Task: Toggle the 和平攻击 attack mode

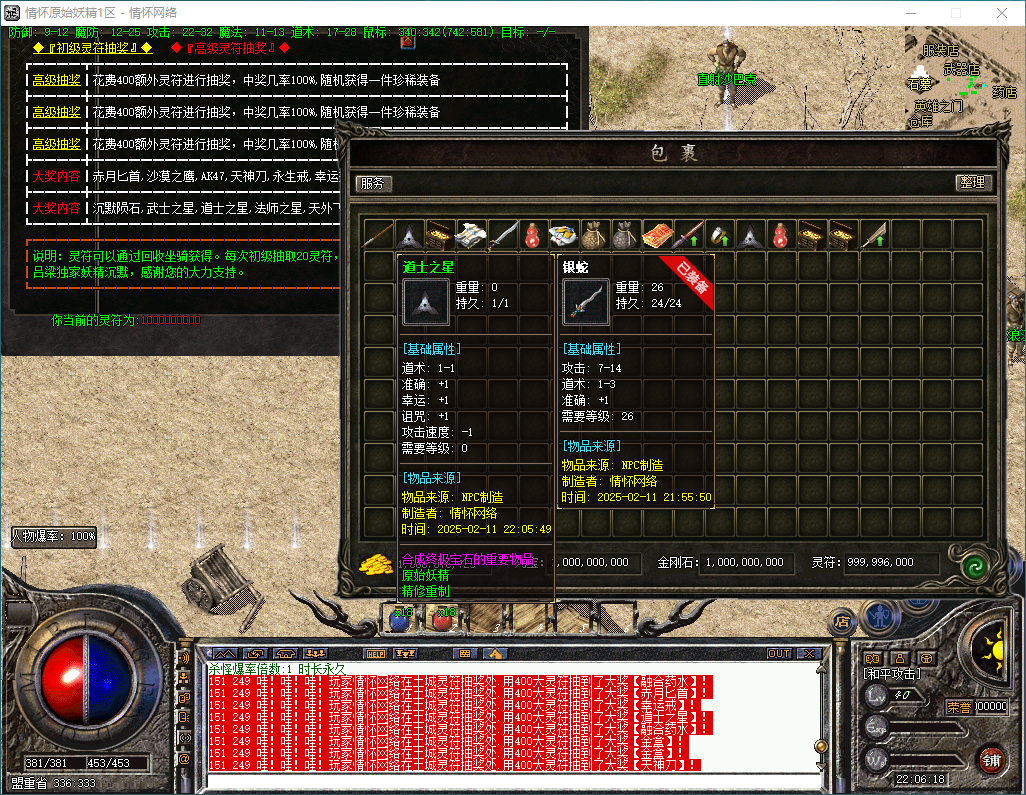Action: click(892, 674)
